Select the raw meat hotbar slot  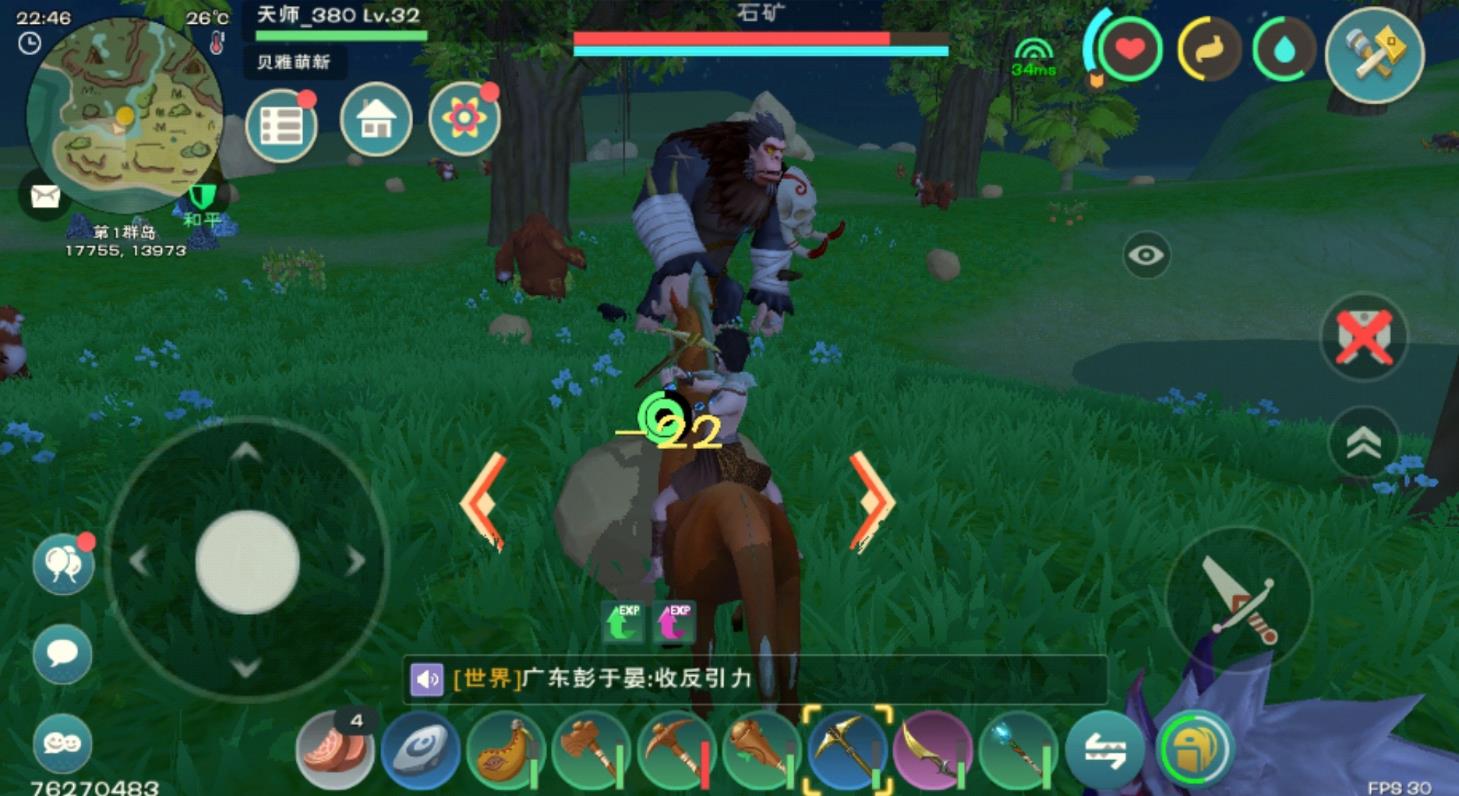334,751
